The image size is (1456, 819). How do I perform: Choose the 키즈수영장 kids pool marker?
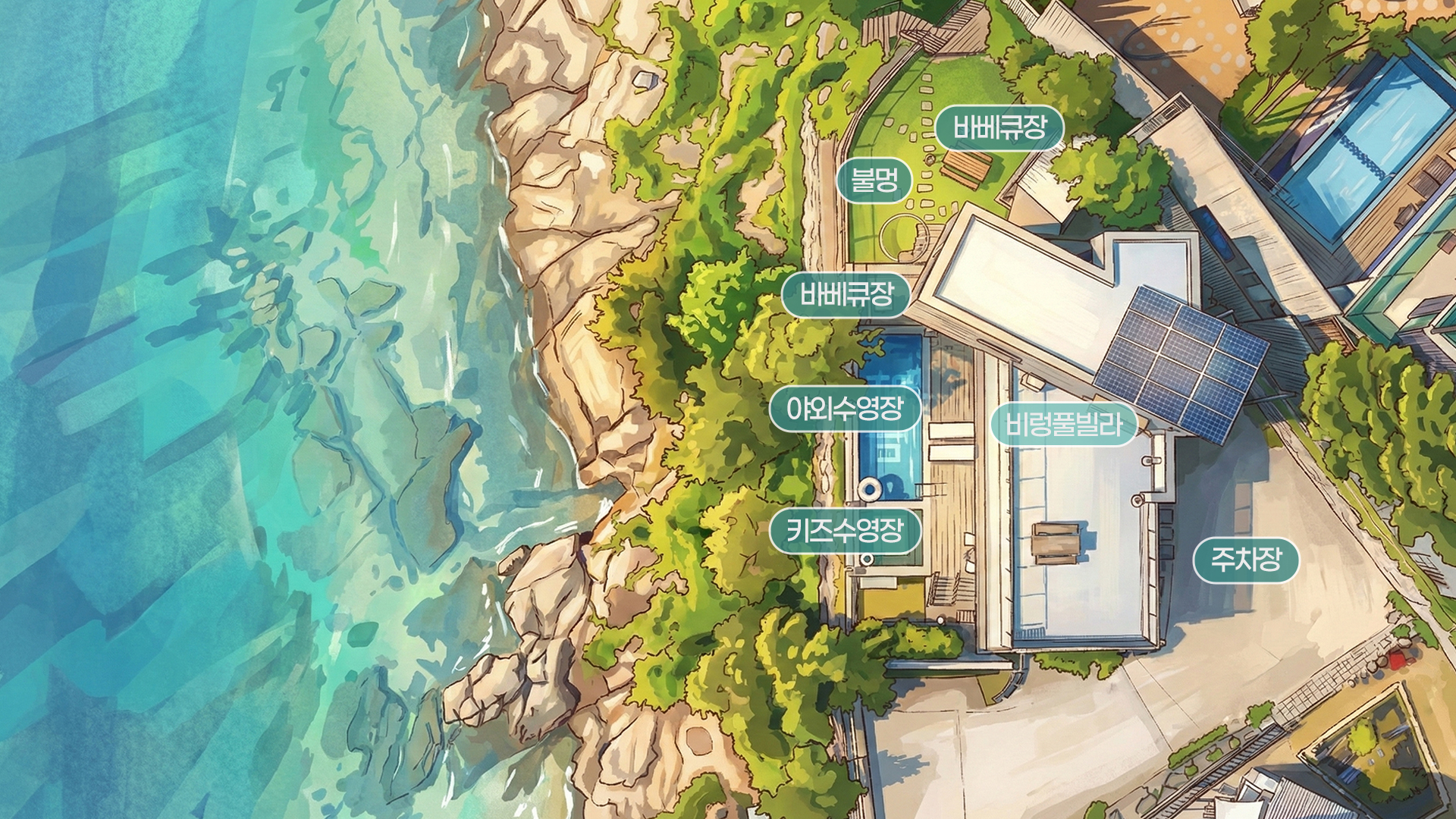[846, 531]
